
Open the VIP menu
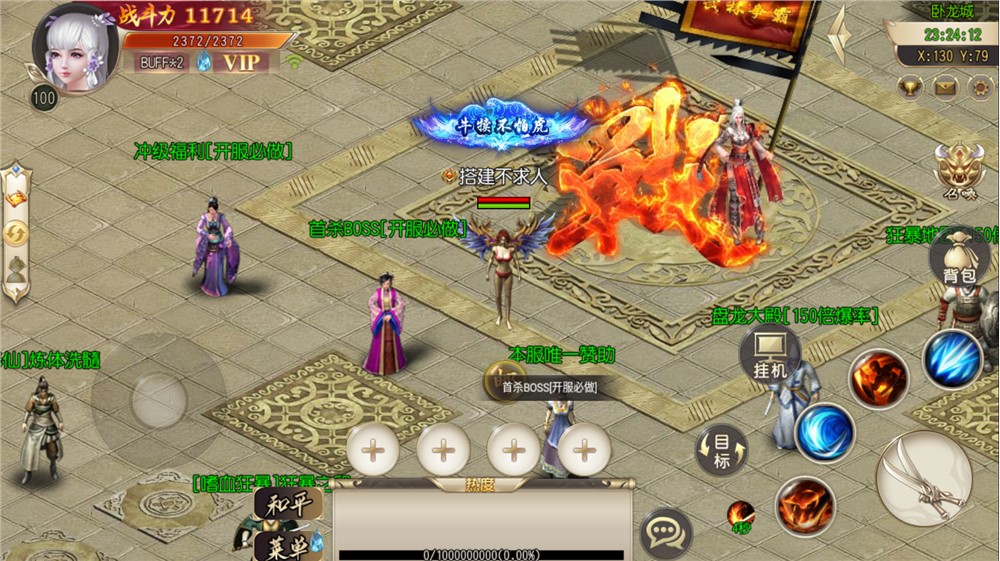pos(241,62)
